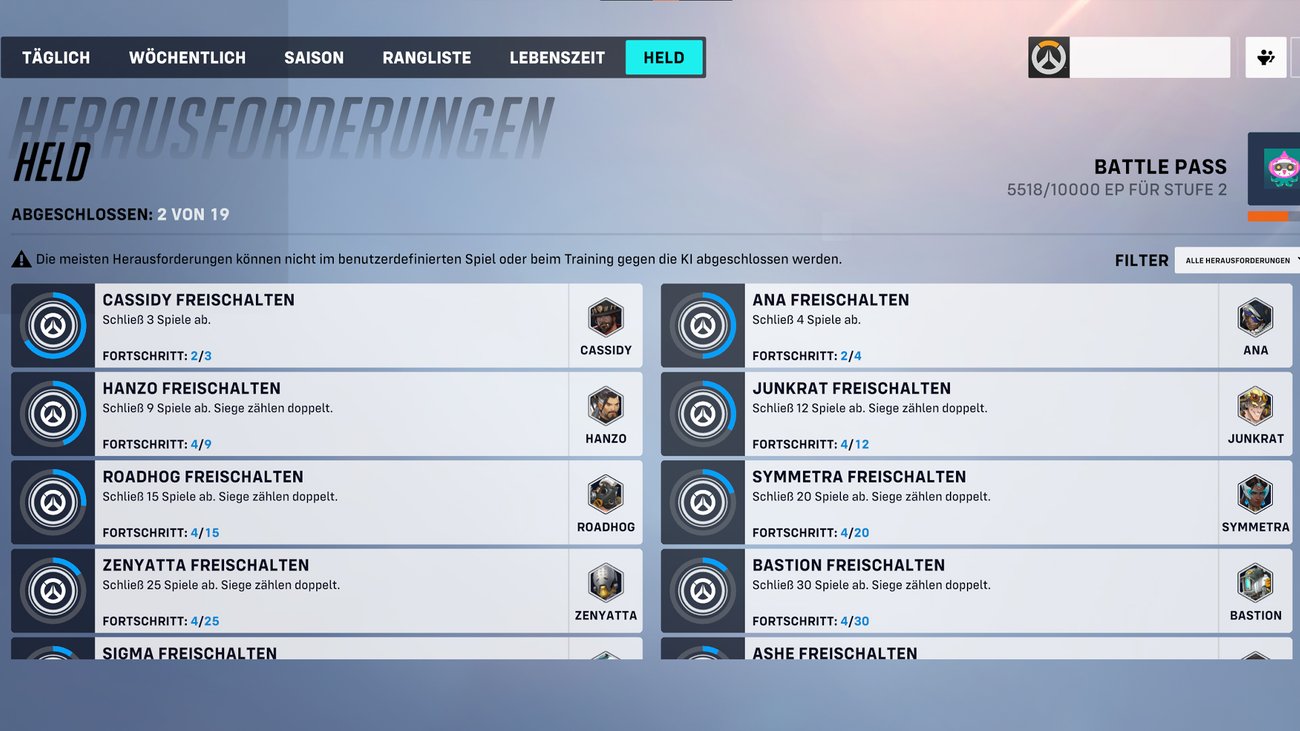This screenshot has height=731, width=1300.
Task: Select the Symmetra Freischalten challenge entry
Action: pyautogui.click(x=960, y=502)
